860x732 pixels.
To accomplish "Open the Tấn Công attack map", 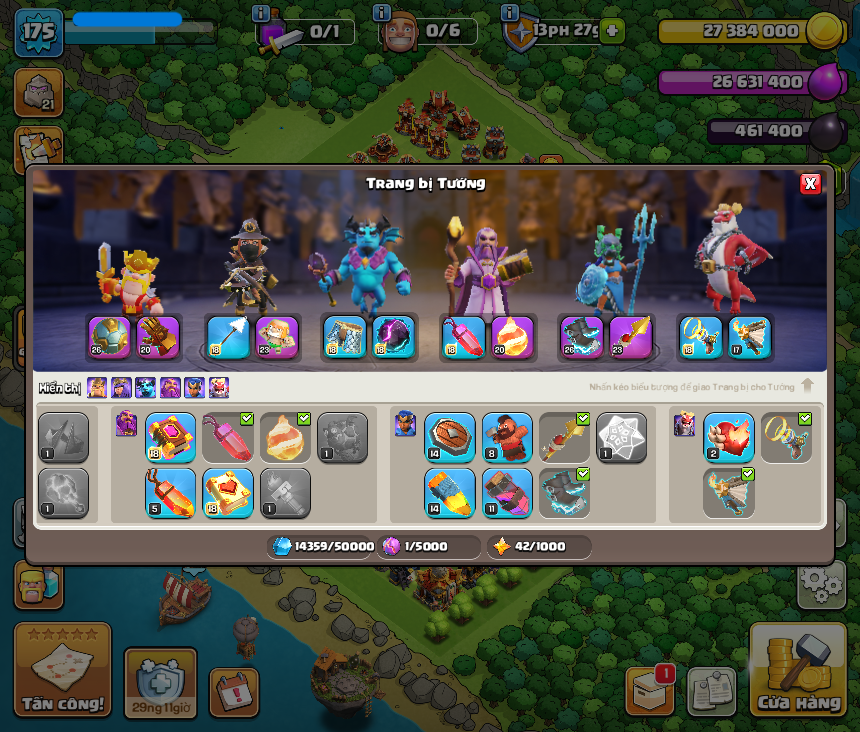I will point(62,670).
